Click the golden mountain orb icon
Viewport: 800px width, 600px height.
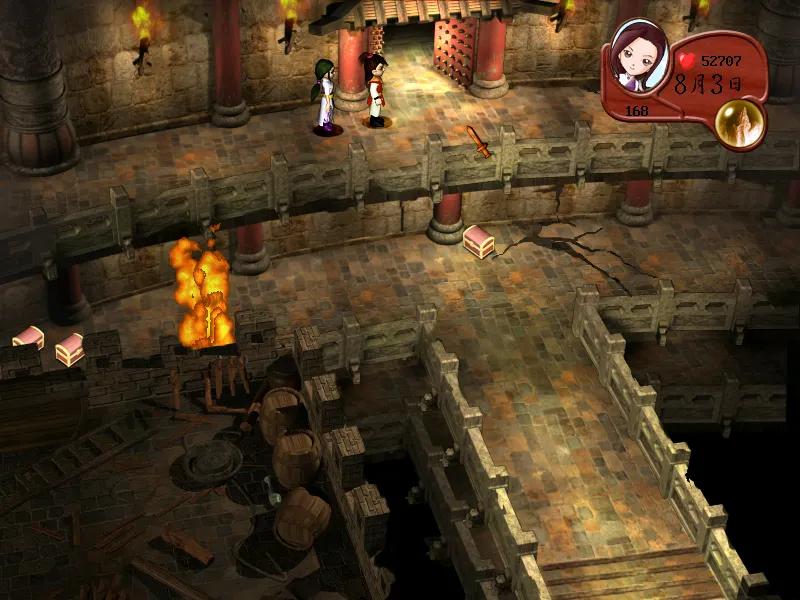click(740, 122)
